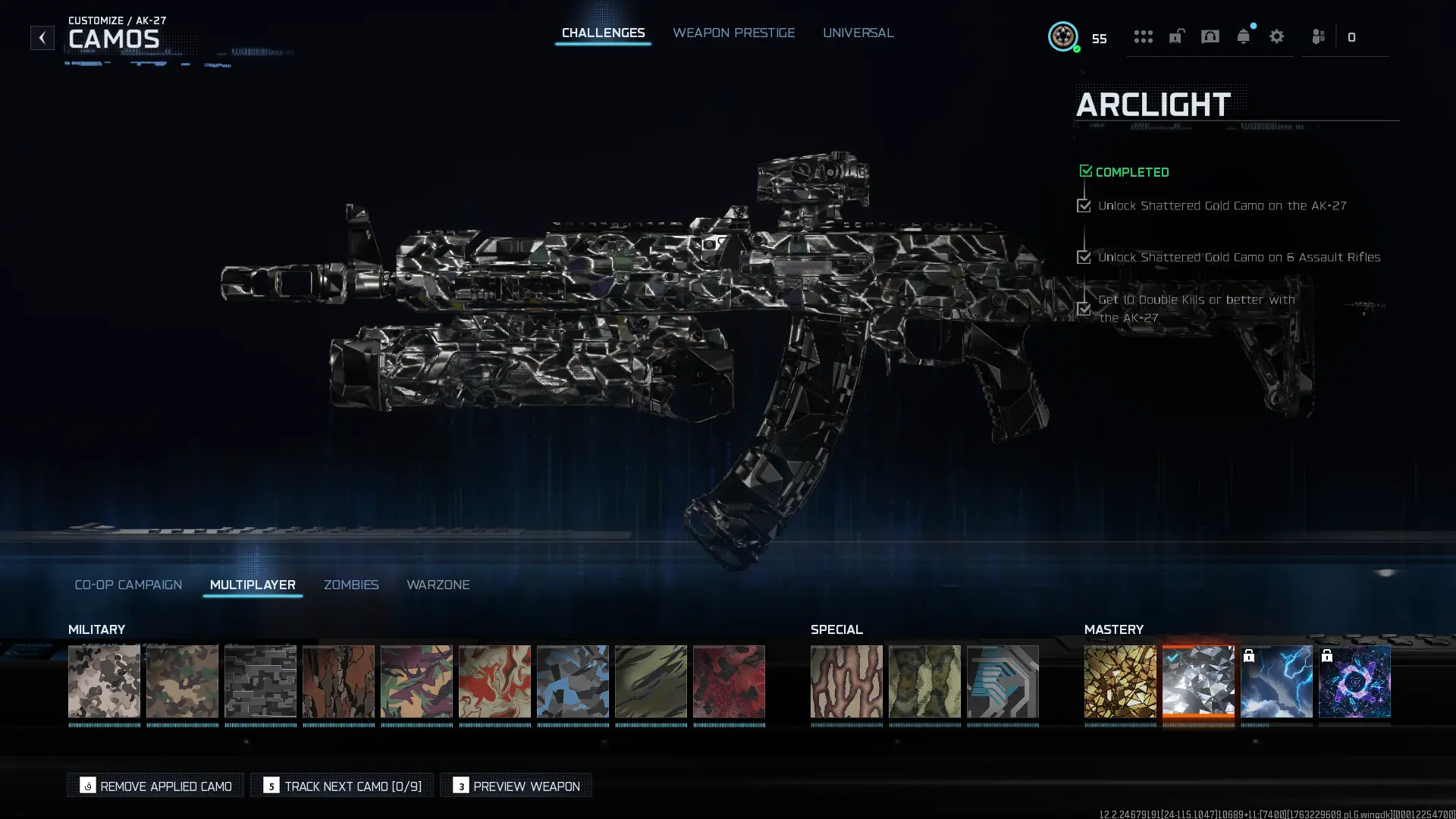Open the social friends icon
The height and width of the screenshot is (819, 1456).
click(x=1318, y=36)
